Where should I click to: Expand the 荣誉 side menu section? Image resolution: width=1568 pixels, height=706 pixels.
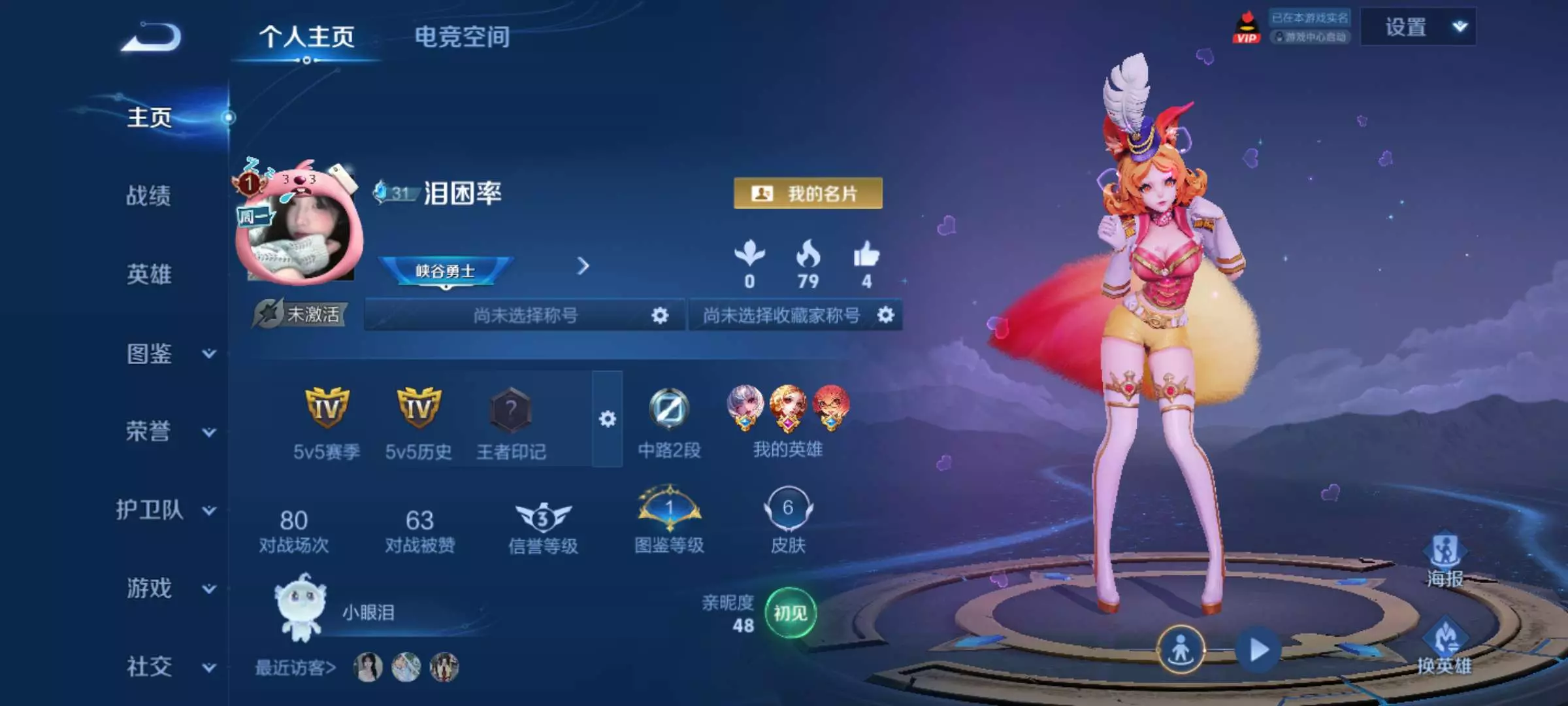[x=170, y=431]
